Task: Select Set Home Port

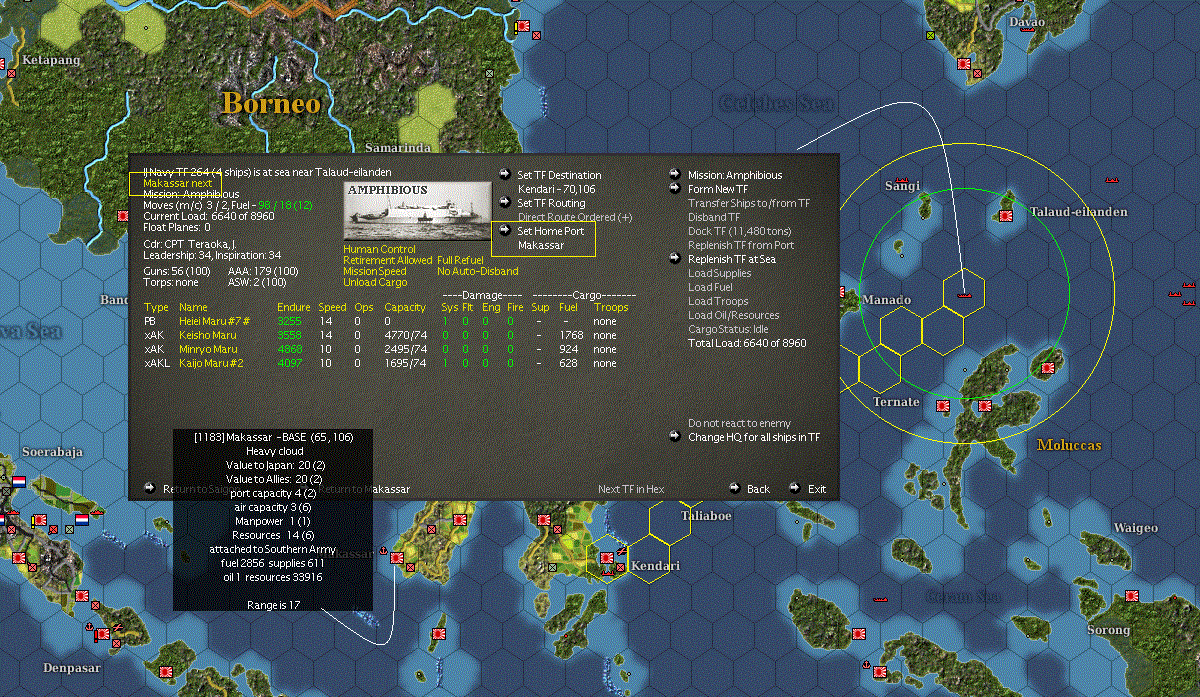Action: pos(550,231)
